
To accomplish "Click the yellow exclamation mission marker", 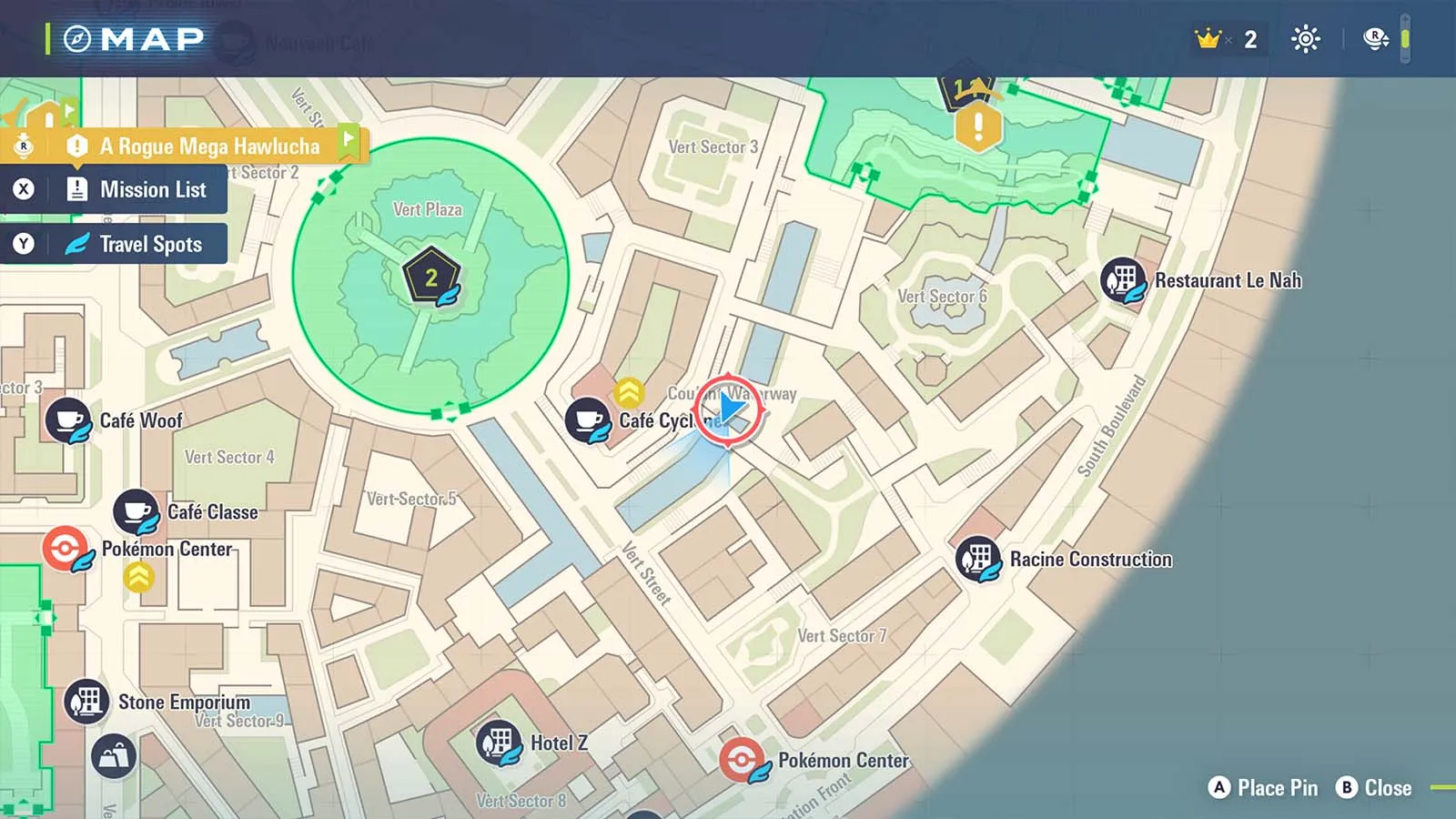I will tap(978, 126).
